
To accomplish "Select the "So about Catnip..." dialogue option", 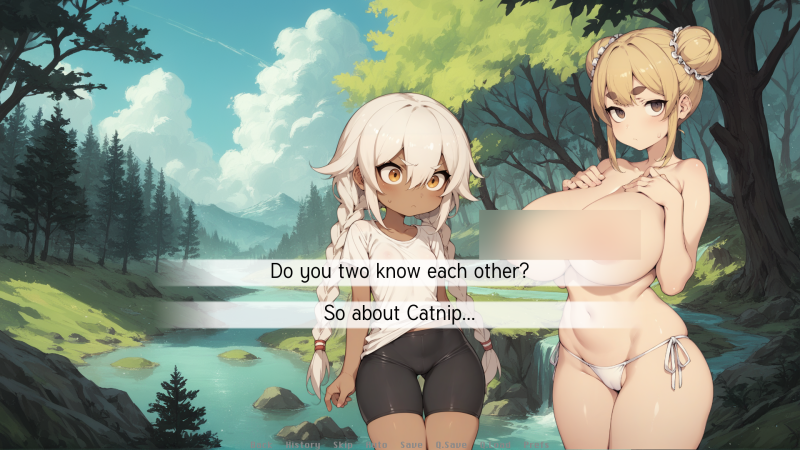I will coord(400,313).
